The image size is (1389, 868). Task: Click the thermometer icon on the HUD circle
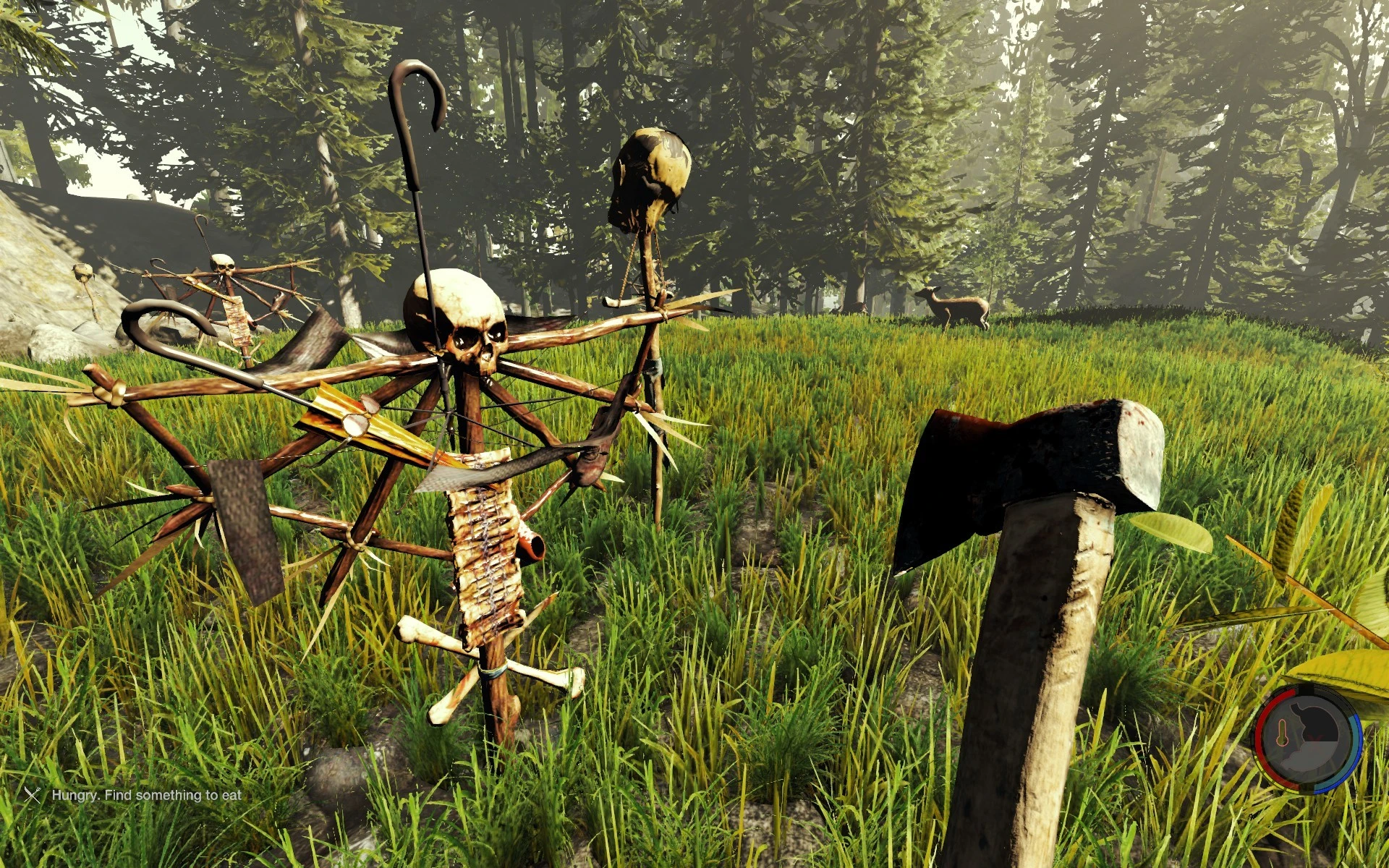1281,733
